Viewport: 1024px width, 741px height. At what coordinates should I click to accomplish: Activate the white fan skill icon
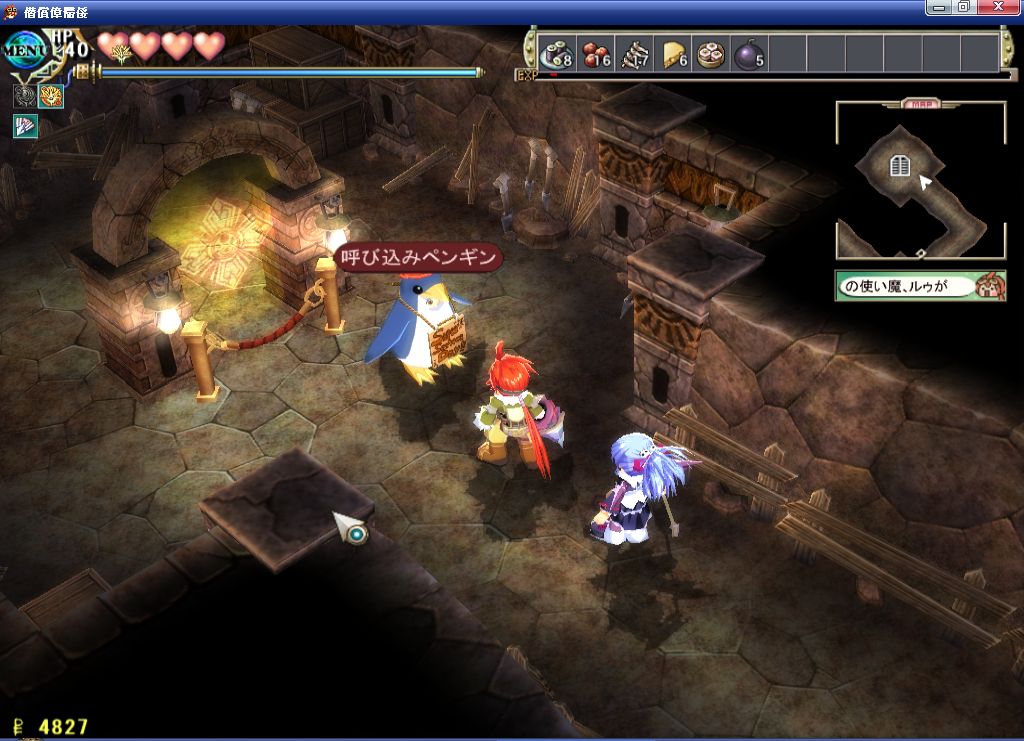[24, 126]
